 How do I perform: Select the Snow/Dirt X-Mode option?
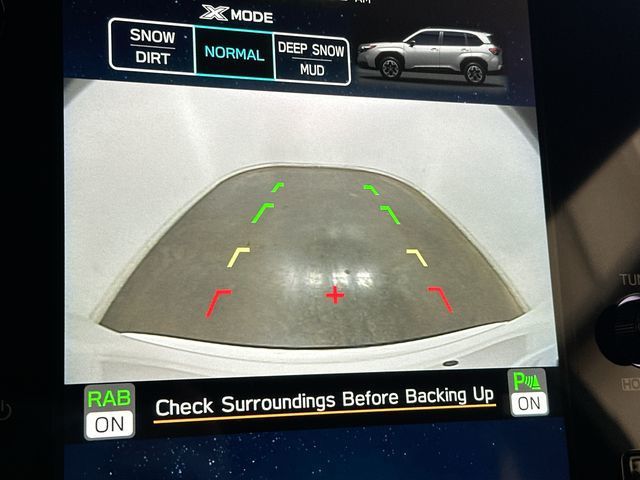pos(152,47)
